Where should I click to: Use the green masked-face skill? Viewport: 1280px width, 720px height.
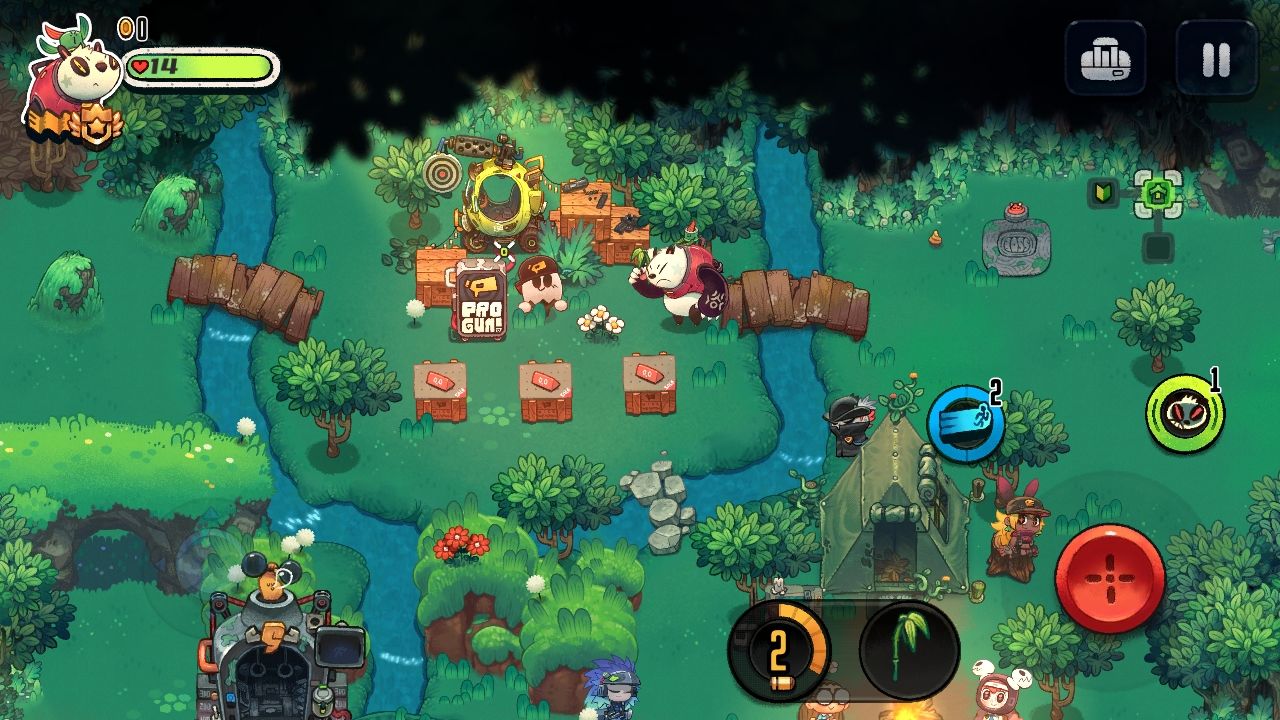click(1185, 413)
